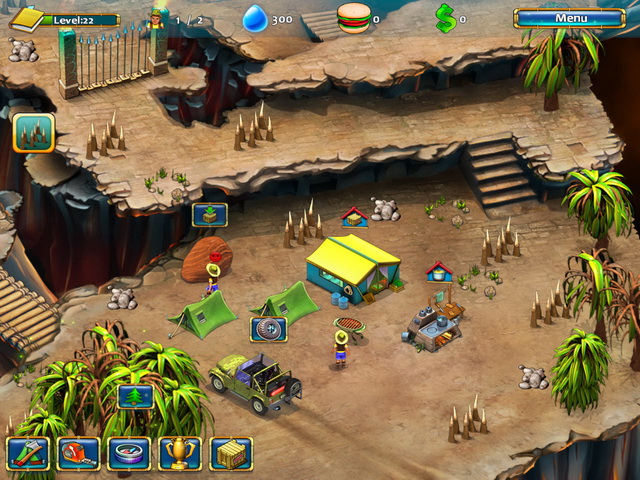Open the wooden crate button
Viewport: 640px width, 480px height.
point(231,453)
